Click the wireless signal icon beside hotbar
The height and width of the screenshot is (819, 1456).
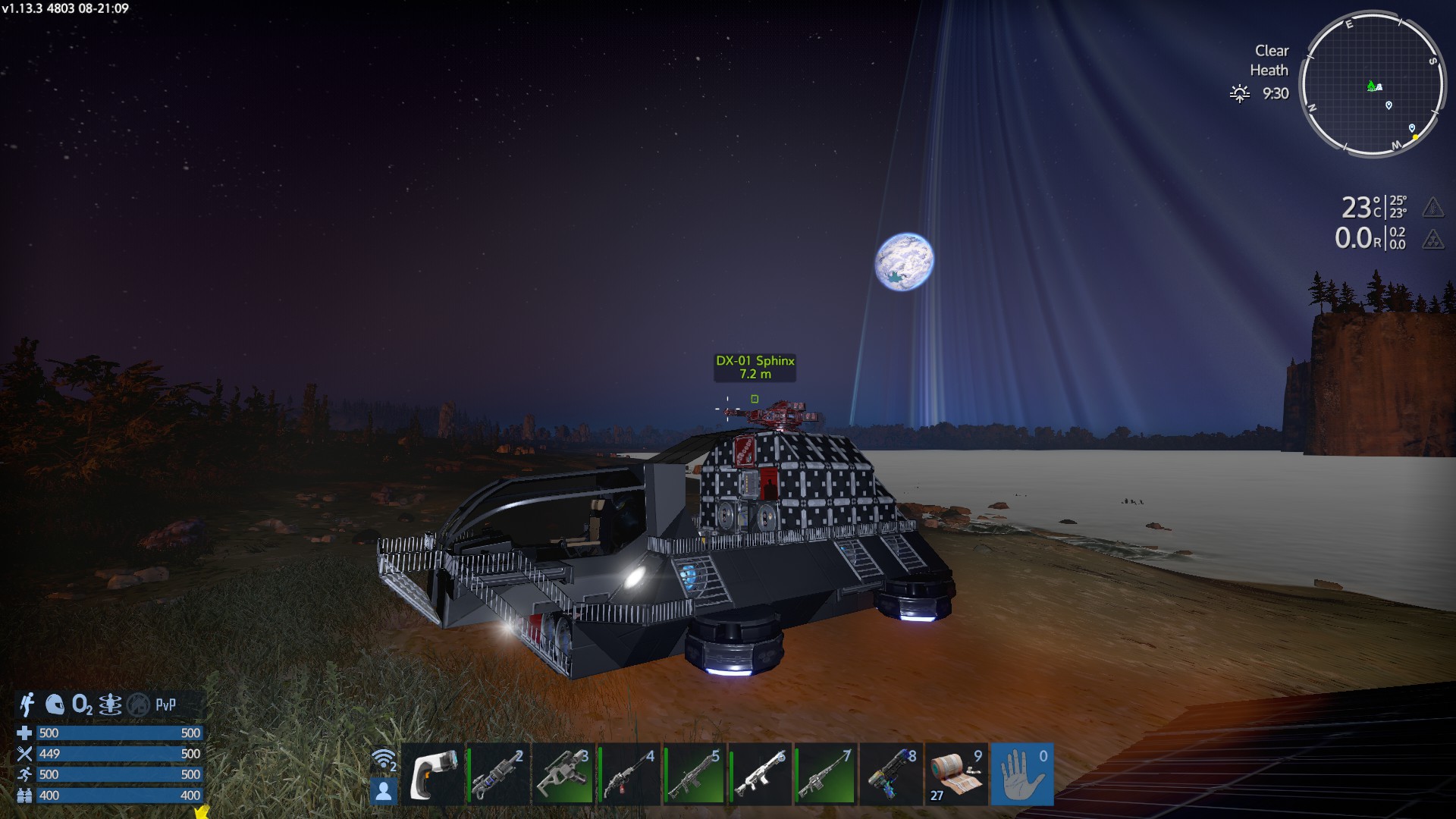tap(384, 759)
